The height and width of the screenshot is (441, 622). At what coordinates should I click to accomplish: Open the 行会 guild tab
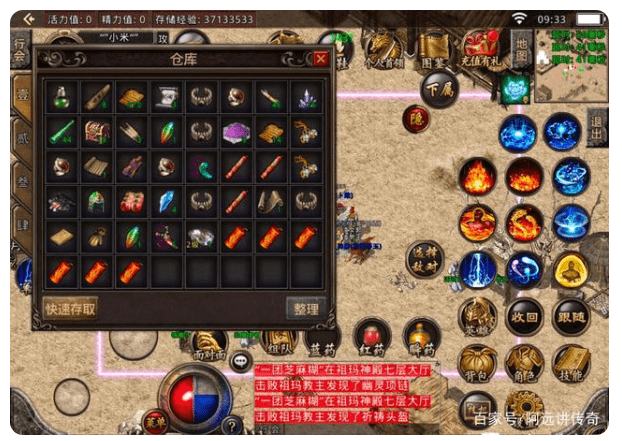click(20, 52)
